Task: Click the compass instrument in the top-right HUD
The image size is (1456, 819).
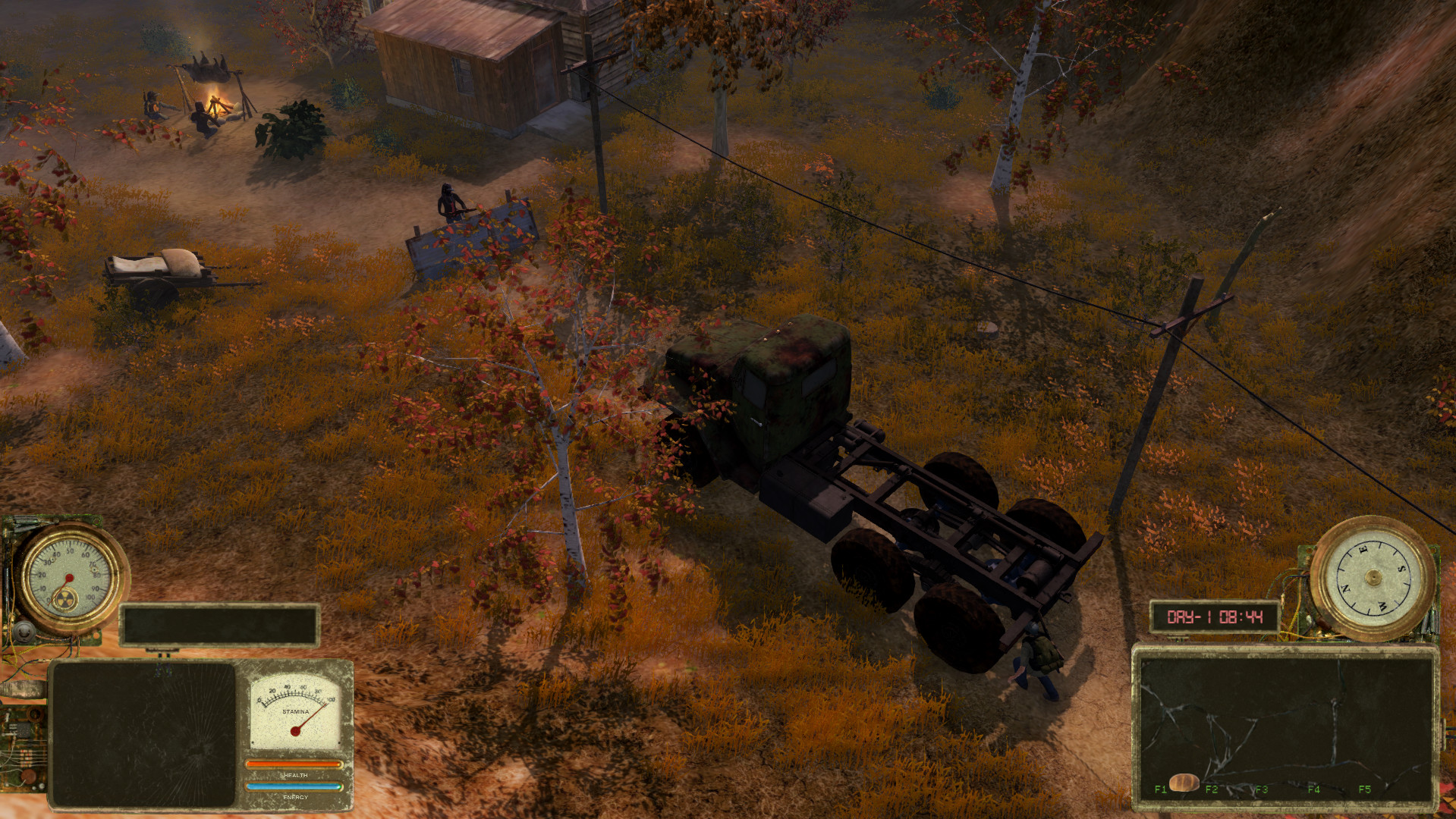Action: tap(1373, 579)
